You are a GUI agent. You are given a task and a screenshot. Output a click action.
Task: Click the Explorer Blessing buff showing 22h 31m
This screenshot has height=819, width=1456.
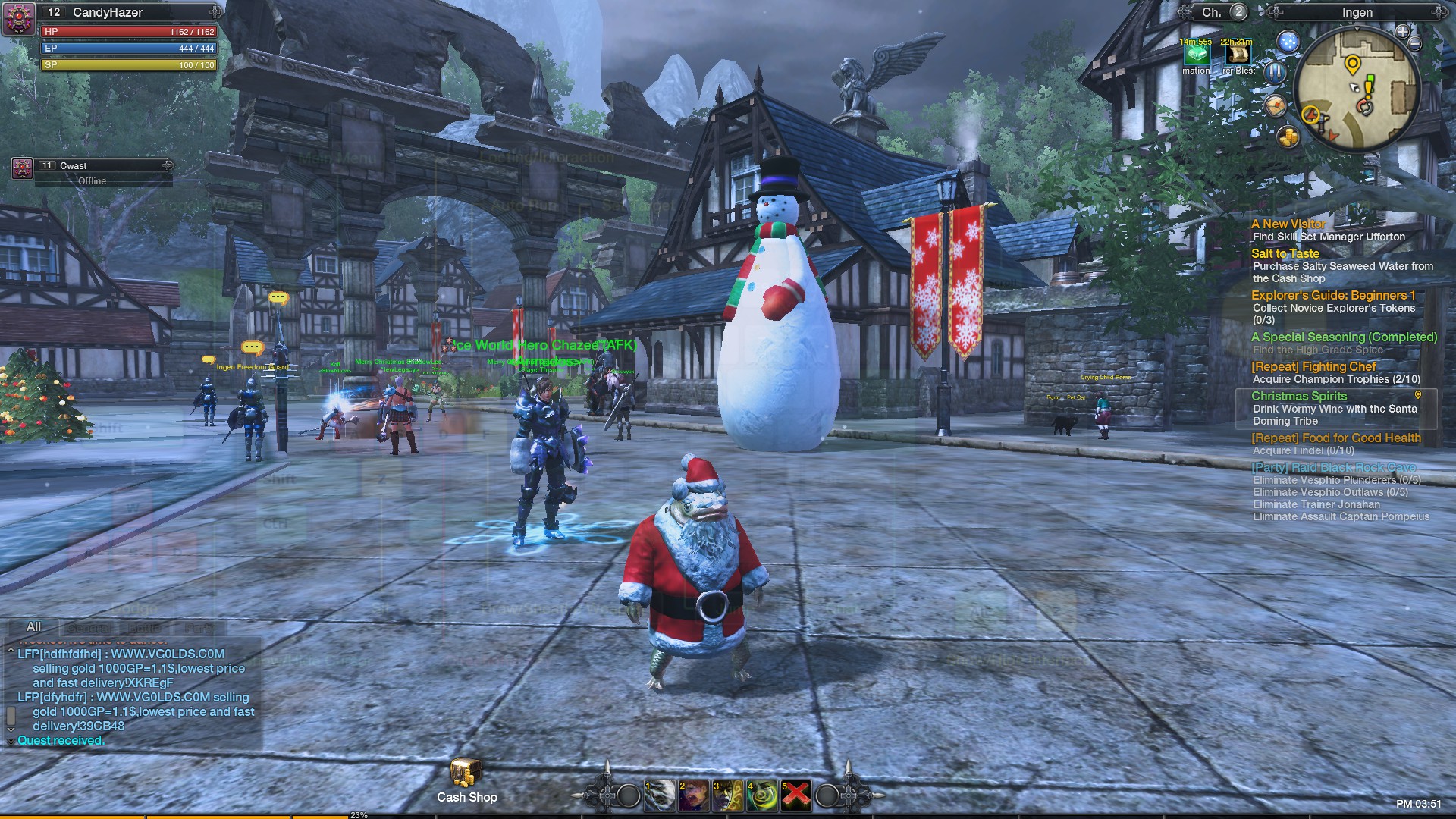(1239, 55)
